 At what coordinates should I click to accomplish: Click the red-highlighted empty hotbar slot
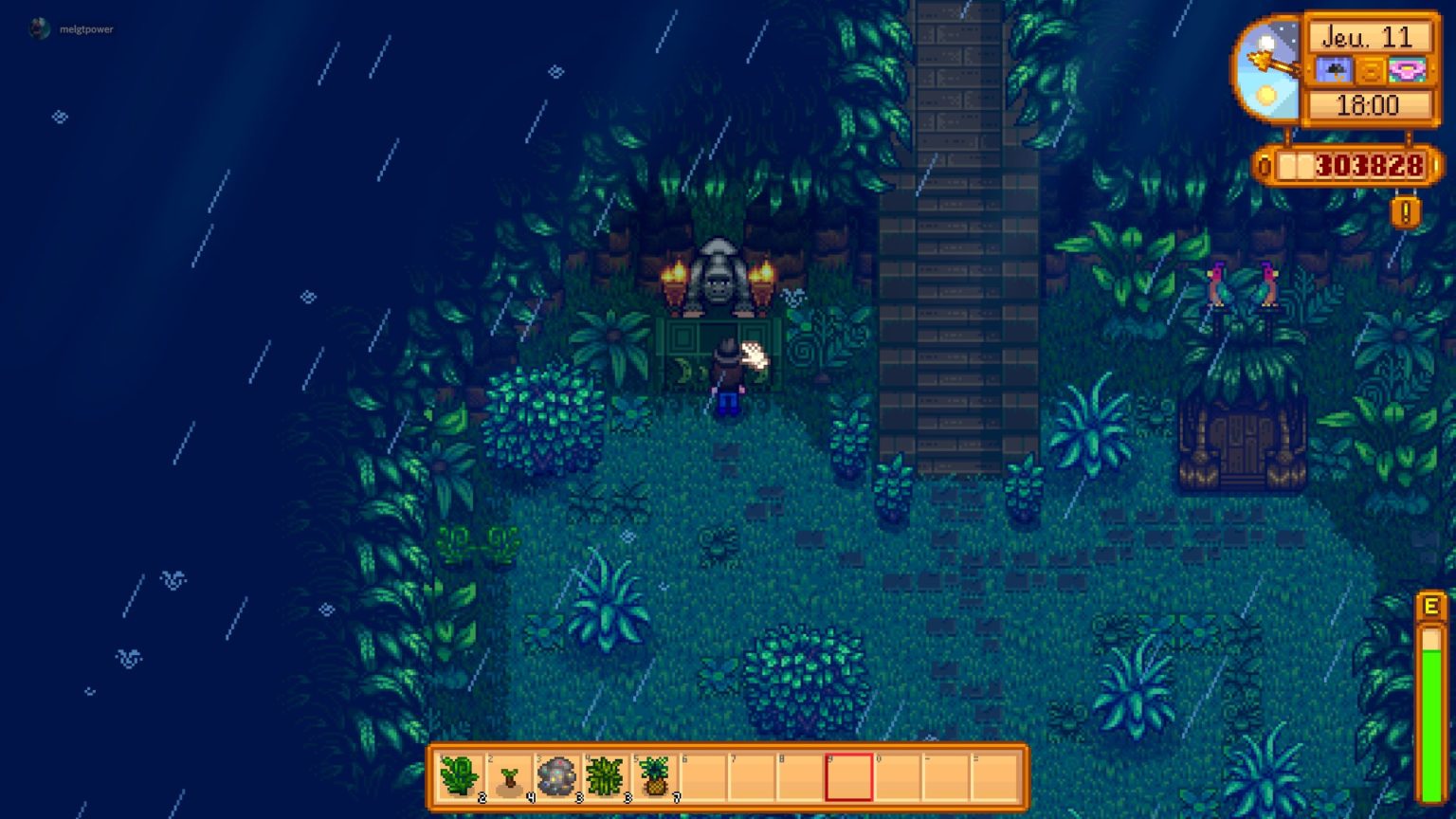click(x=848, y=777)
